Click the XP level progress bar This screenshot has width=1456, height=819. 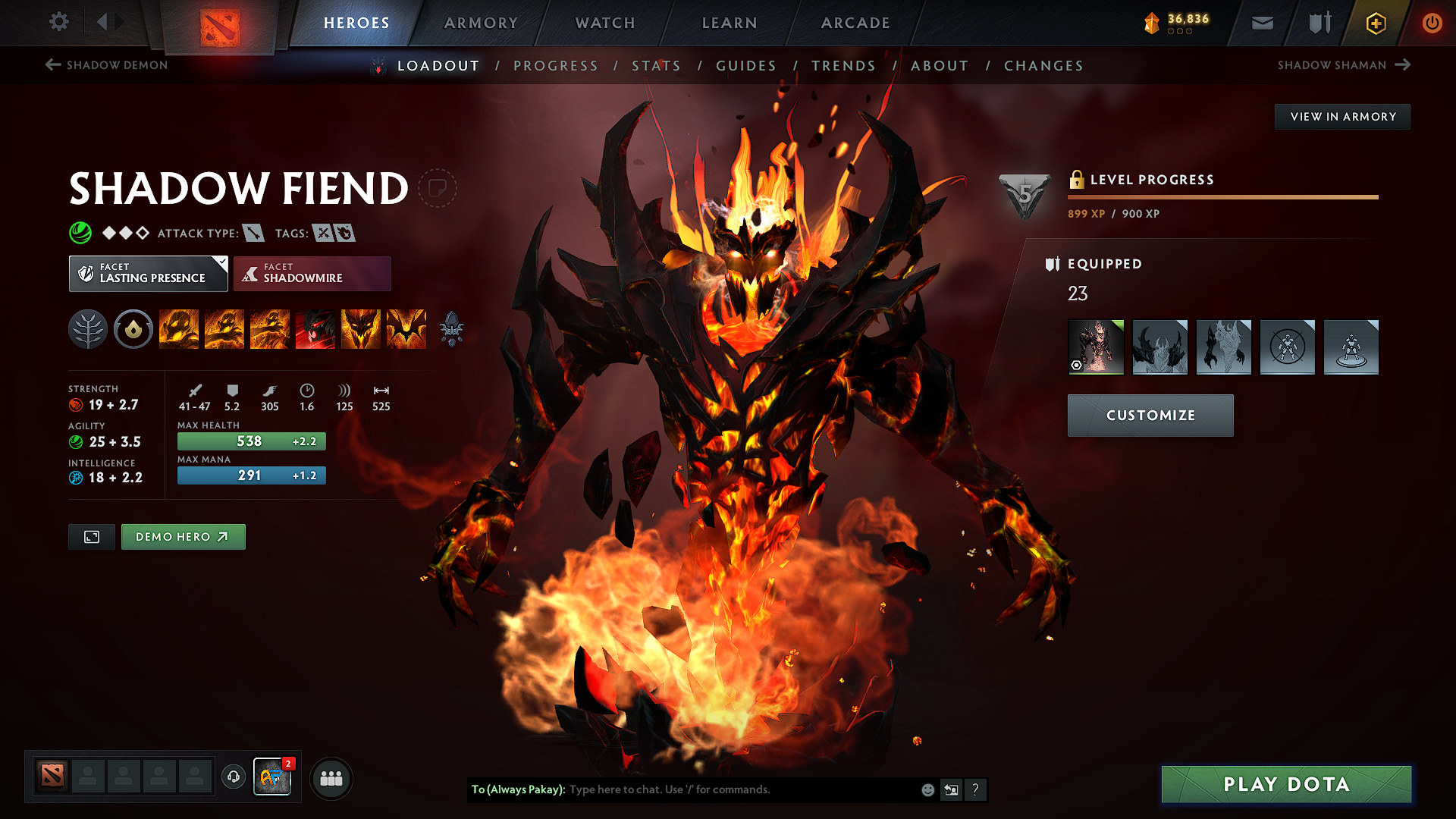point(1222,197)
